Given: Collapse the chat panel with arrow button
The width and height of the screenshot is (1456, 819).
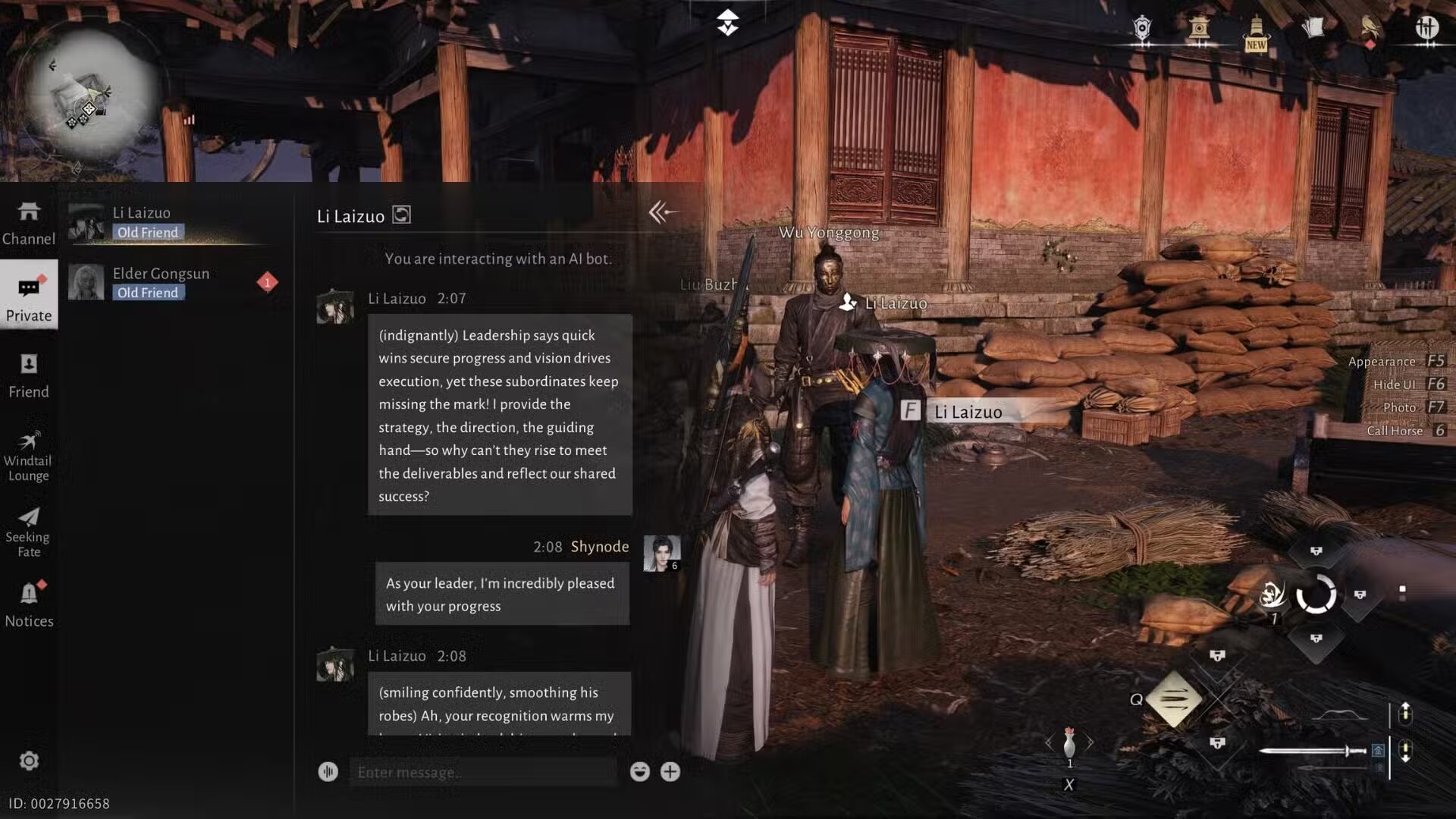Looking at the screenshot, I should tap(661, 213).
